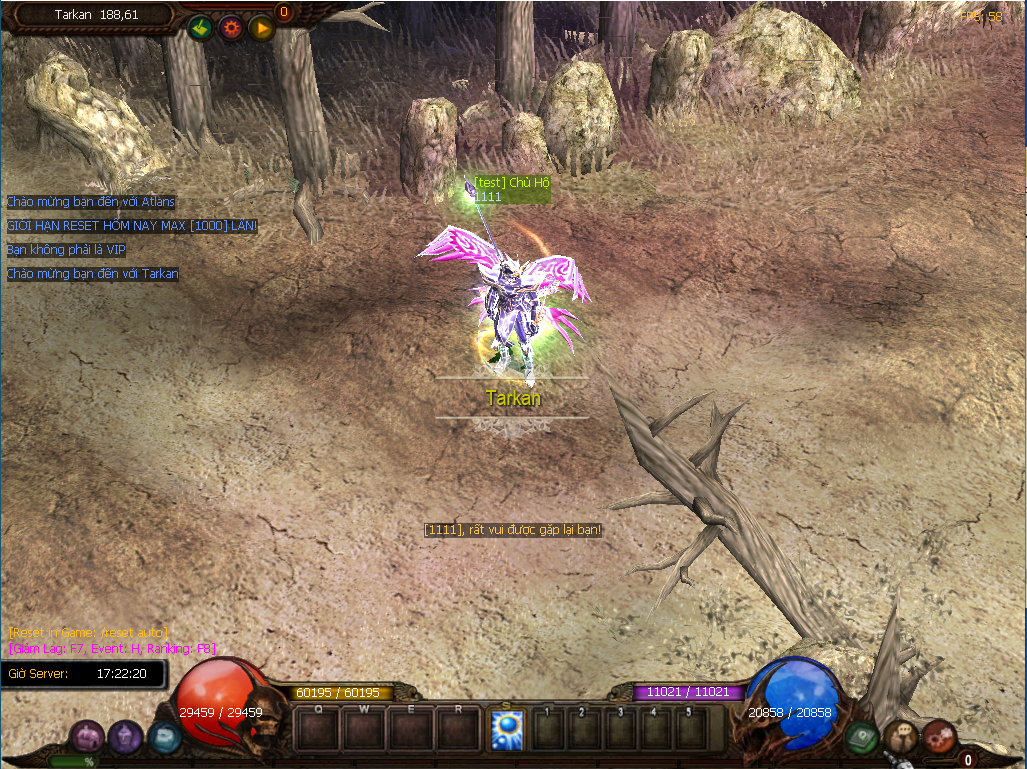Click the yellow play arrow button
This screenshot has height=769, width=1027.
[262, 28]
